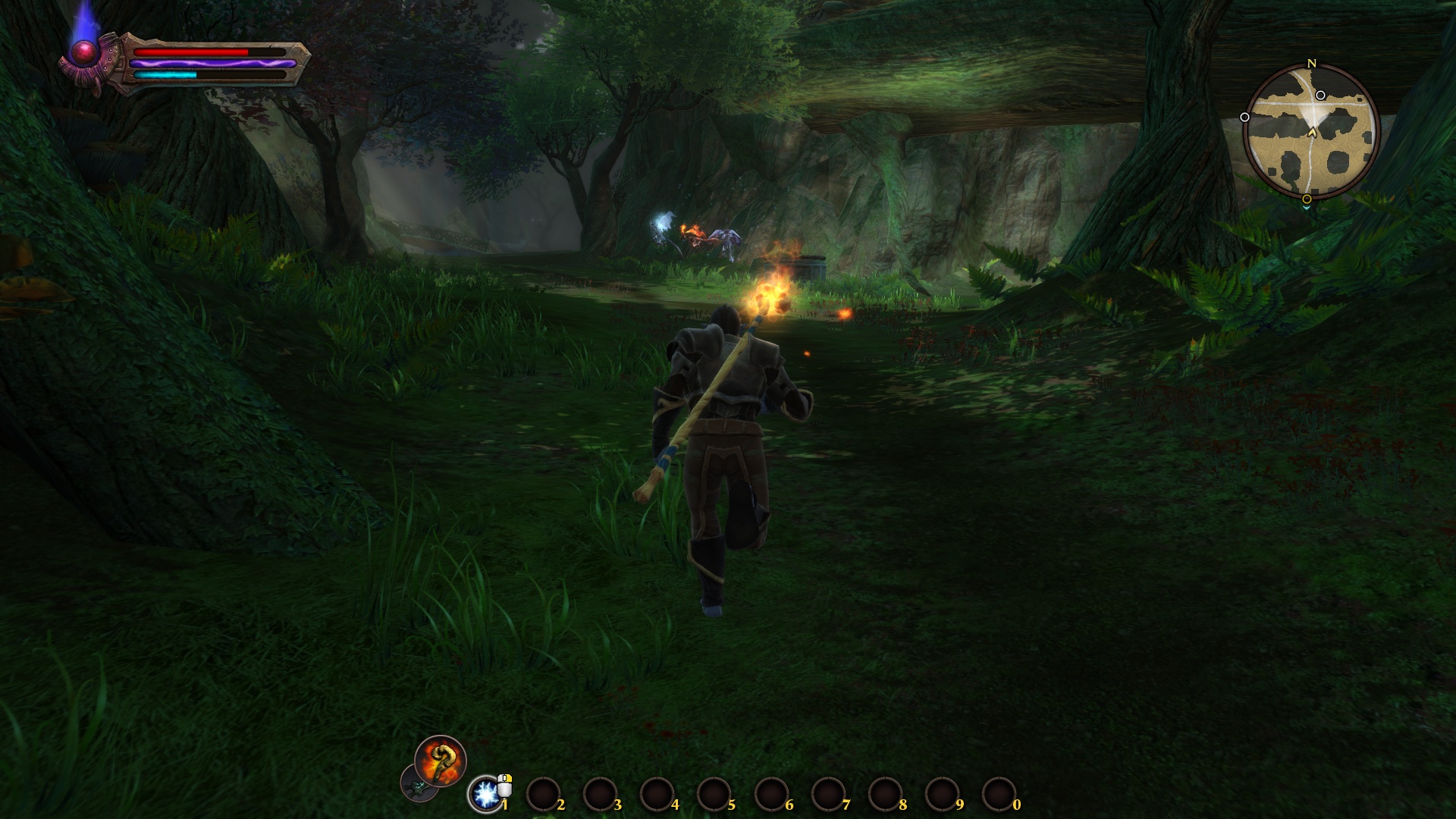This screenshot has width=1456, height=819.
Task: Select empty ability slot numbered 5
Action: tap(714, 795)
